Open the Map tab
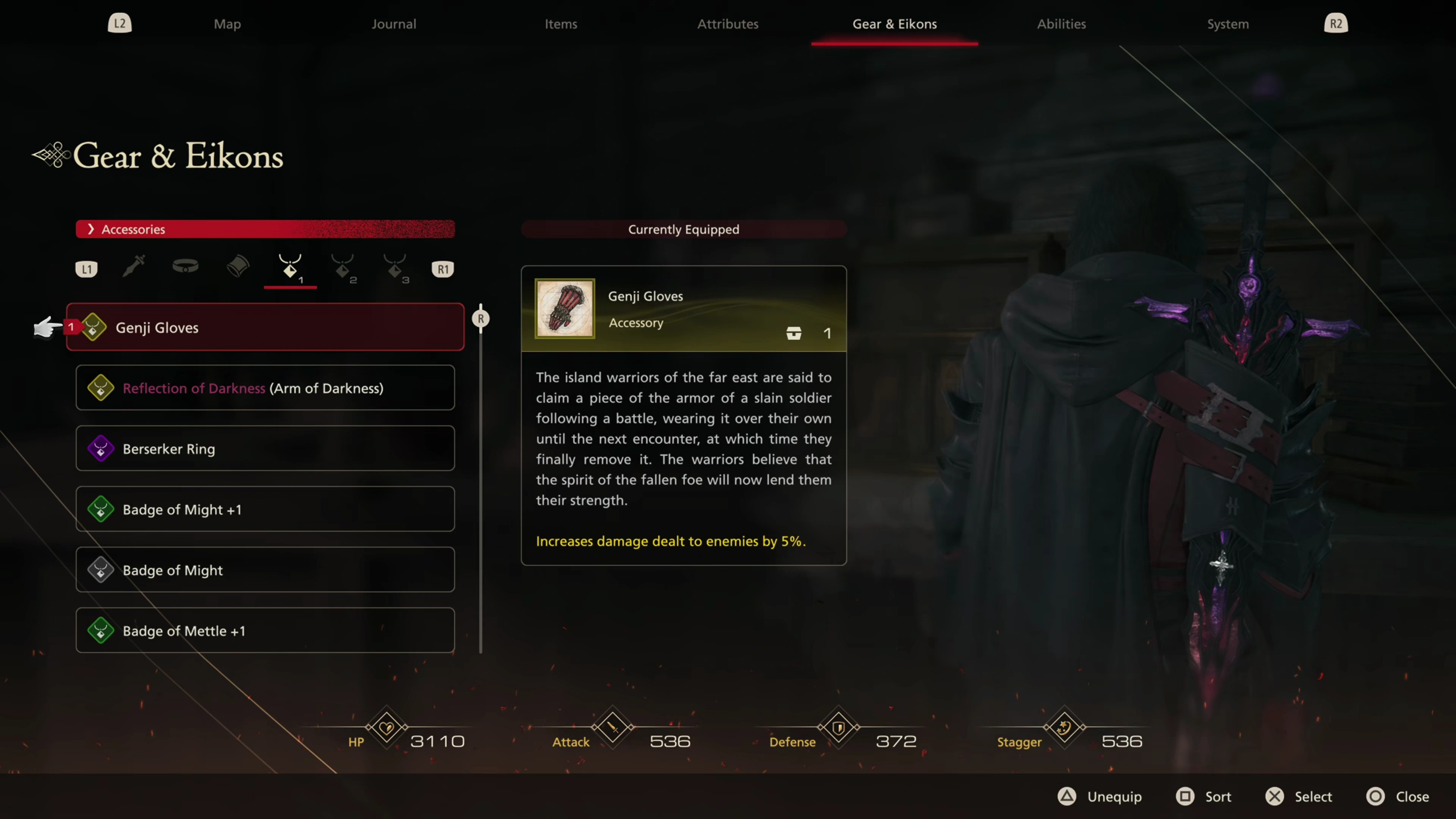1456x819 pixels. [x=227, y=24]
